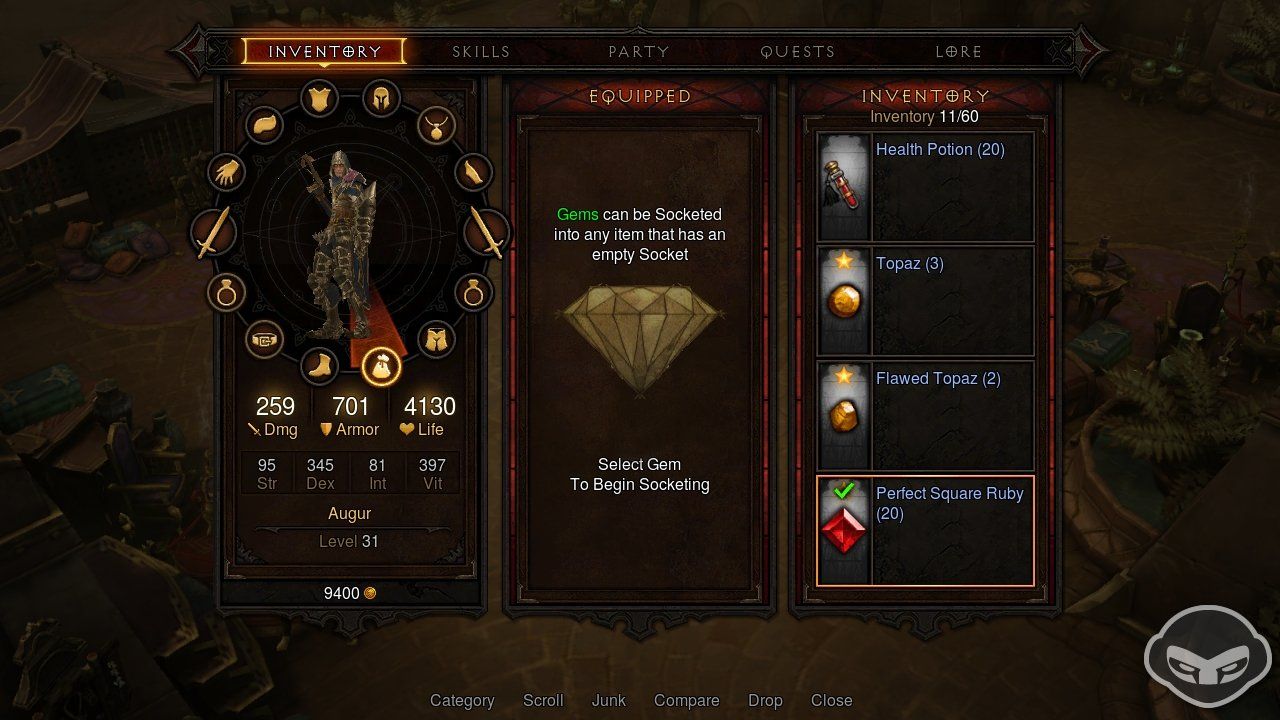The height and width of the screenshot is (720, 1280).
Task: Select the left ring slot icon
Action: (225, 292)
